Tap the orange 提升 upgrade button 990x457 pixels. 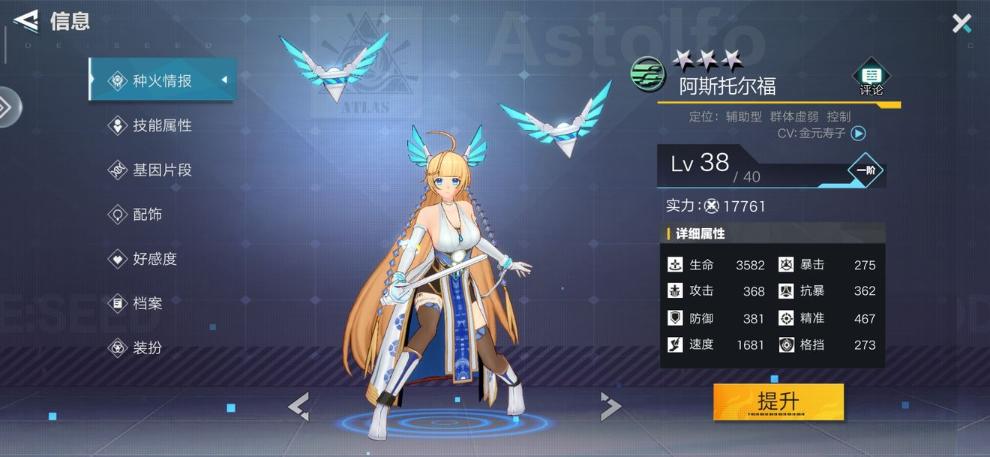tap(778, 402)
